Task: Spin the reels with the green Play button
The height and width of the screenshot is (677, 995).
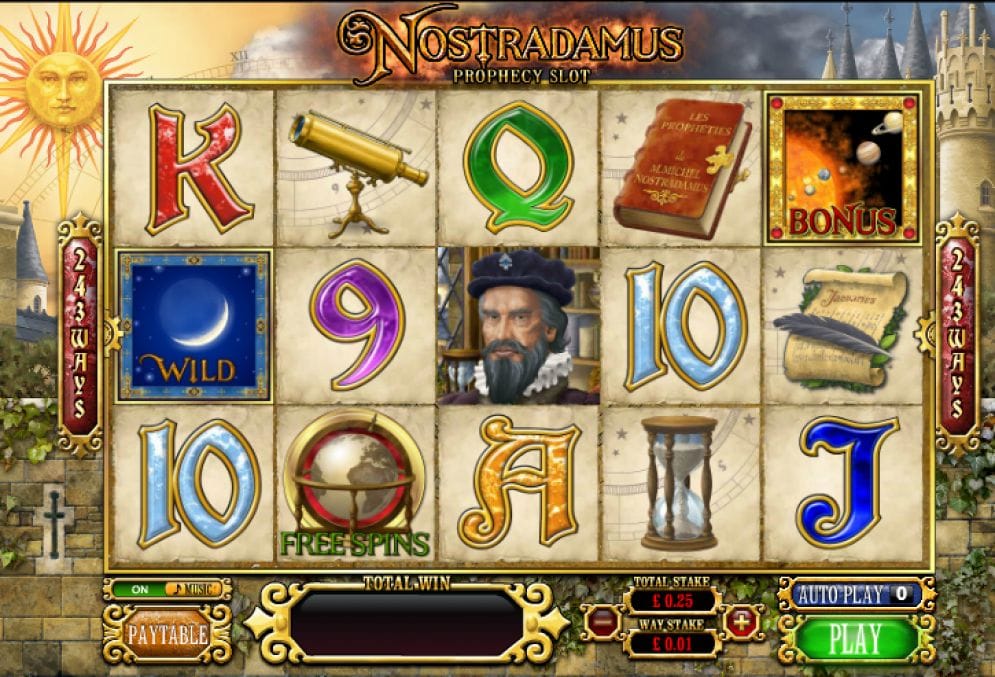Action: point(855,638)
